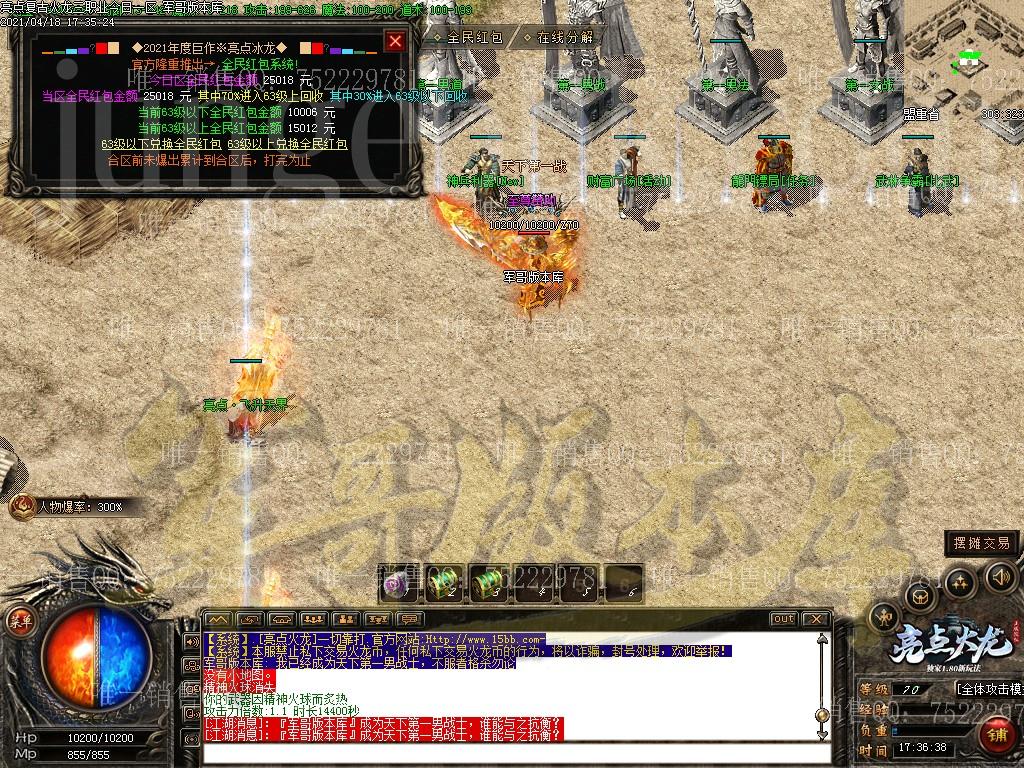Viewport: 1024px width, 768px height.
Task: Open the 菜单 menu button
Action: click(x=16, y=619)
